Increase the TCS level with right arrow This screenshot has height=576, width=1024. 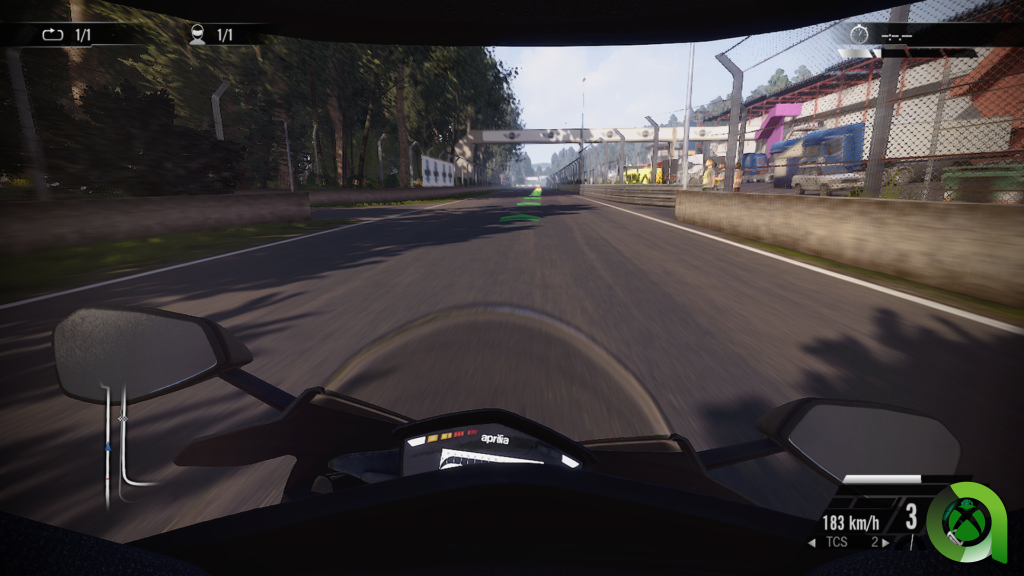coord(886,543)
